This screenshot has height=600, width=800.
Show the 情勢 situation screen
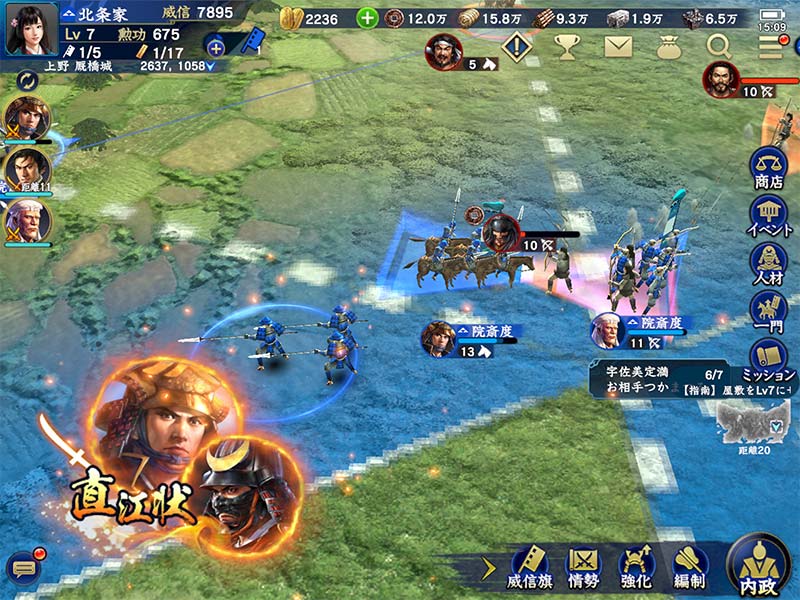(583, 567)
